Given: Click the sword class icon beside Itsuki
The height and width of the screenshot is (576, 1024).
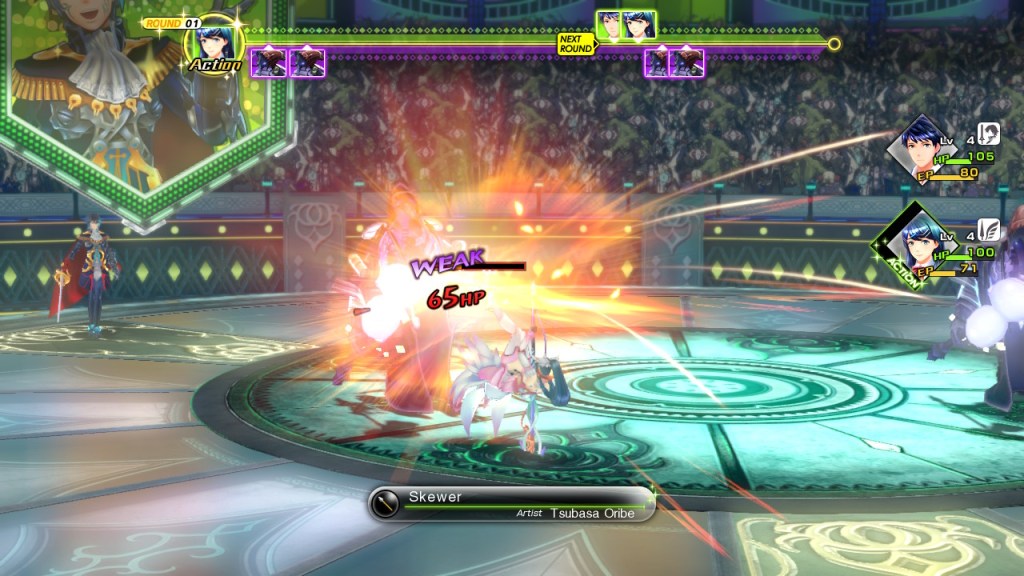Looking at the screenshot, I should [x=989, y=134].
